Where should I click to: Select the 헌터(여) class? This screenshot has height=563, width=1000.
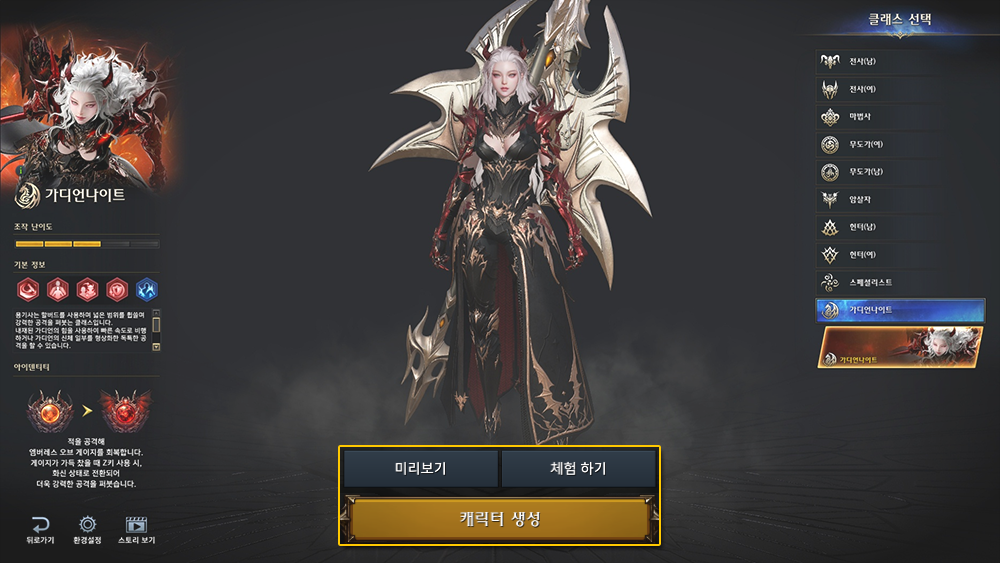(898, 255)
